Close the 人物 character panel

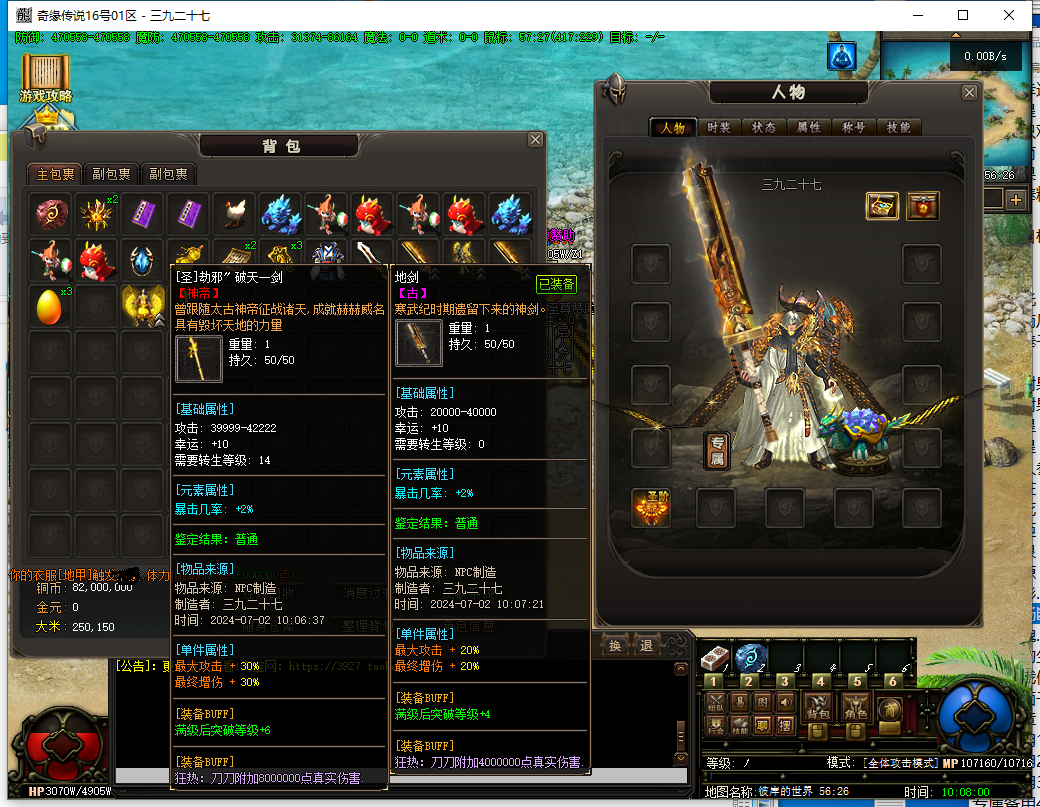click(x=969, y=92)
